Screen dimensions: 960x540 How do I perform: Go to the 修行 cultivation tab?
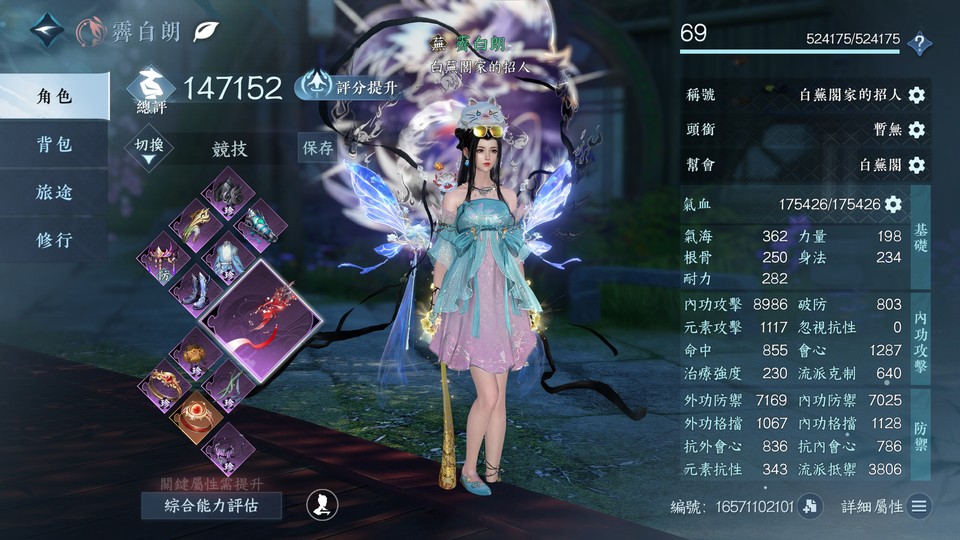(54, 240)
